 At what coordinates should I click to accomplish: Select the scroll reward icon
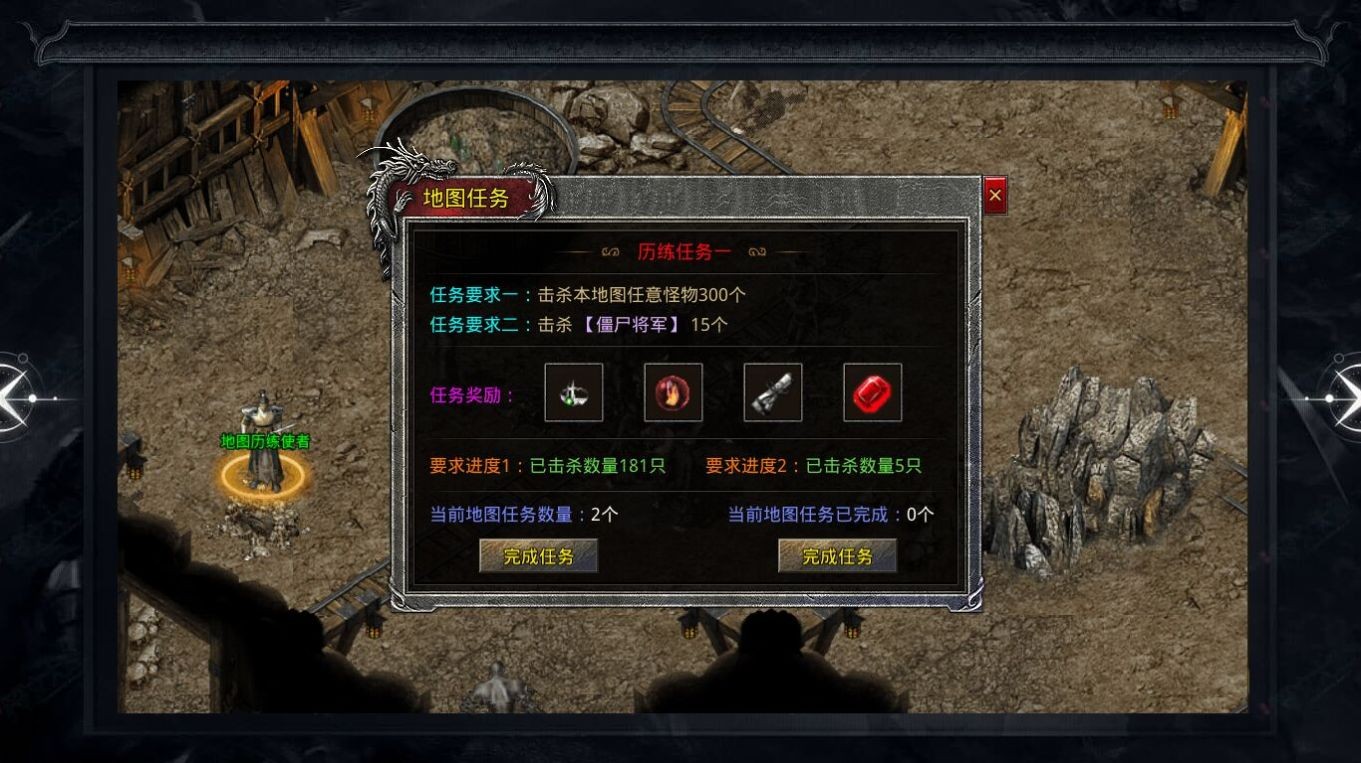pyautogui.click(x=774, y=392)
